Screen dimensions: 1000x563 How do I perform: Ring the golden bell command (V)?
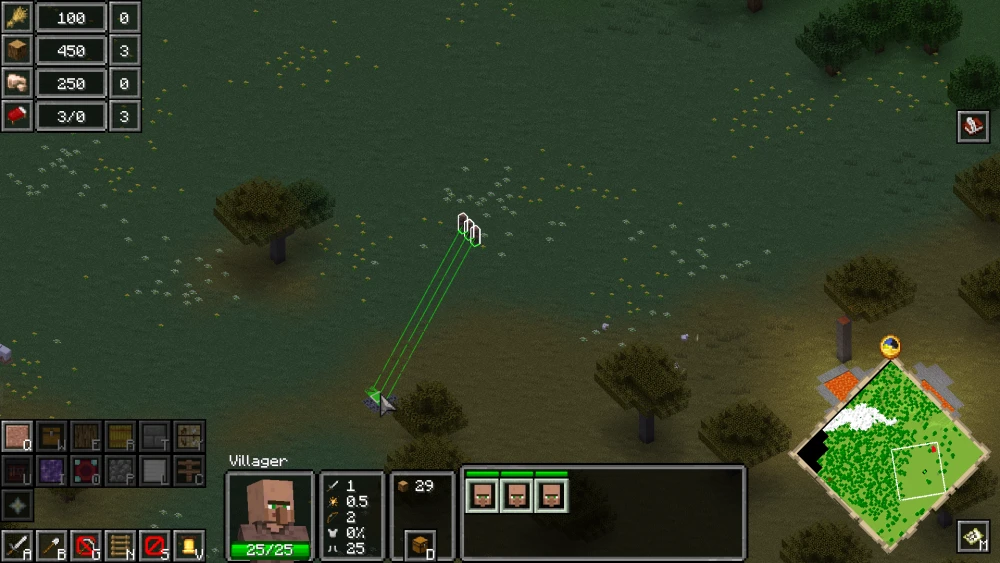[x=188, y=546]
